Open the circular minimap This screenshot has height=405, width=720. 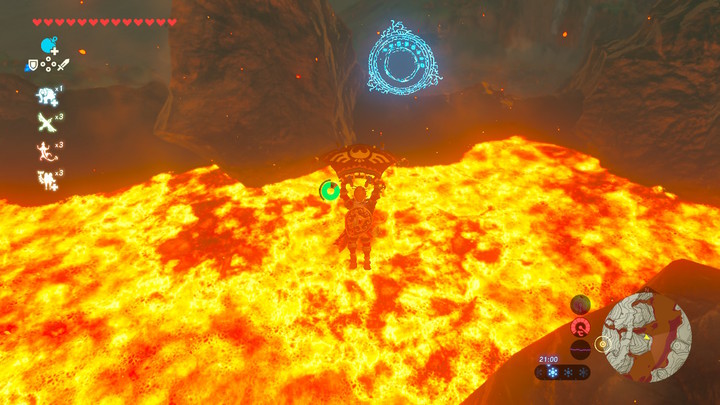(647, 338)
